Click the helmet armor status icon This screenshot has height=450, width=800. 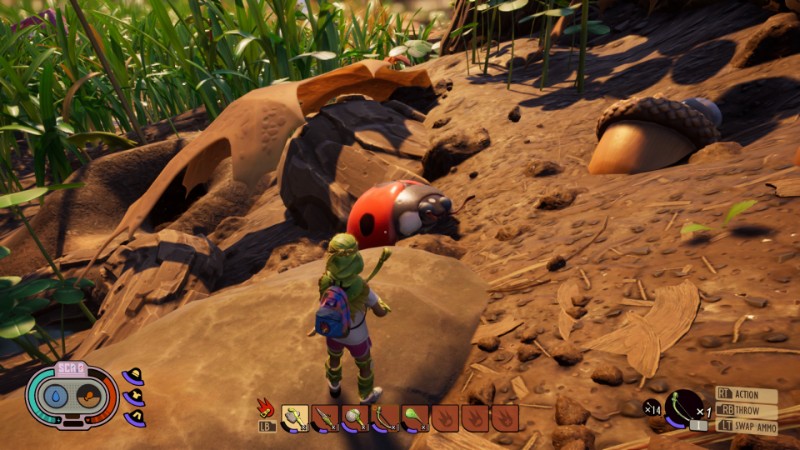[132, 377]
